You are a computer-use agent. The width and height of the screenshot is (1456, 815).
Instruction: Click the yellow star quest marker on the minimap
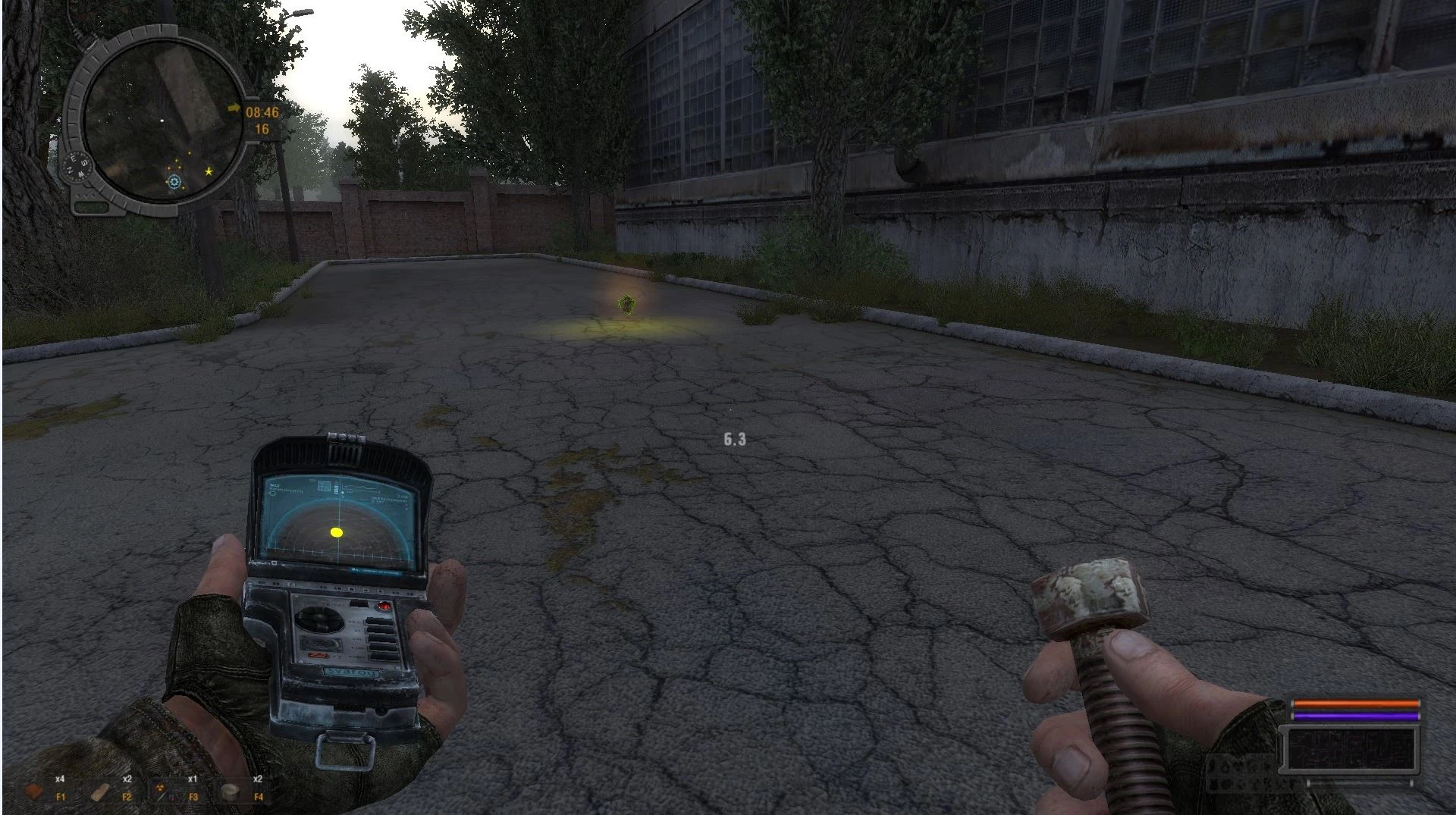(209, 171)
